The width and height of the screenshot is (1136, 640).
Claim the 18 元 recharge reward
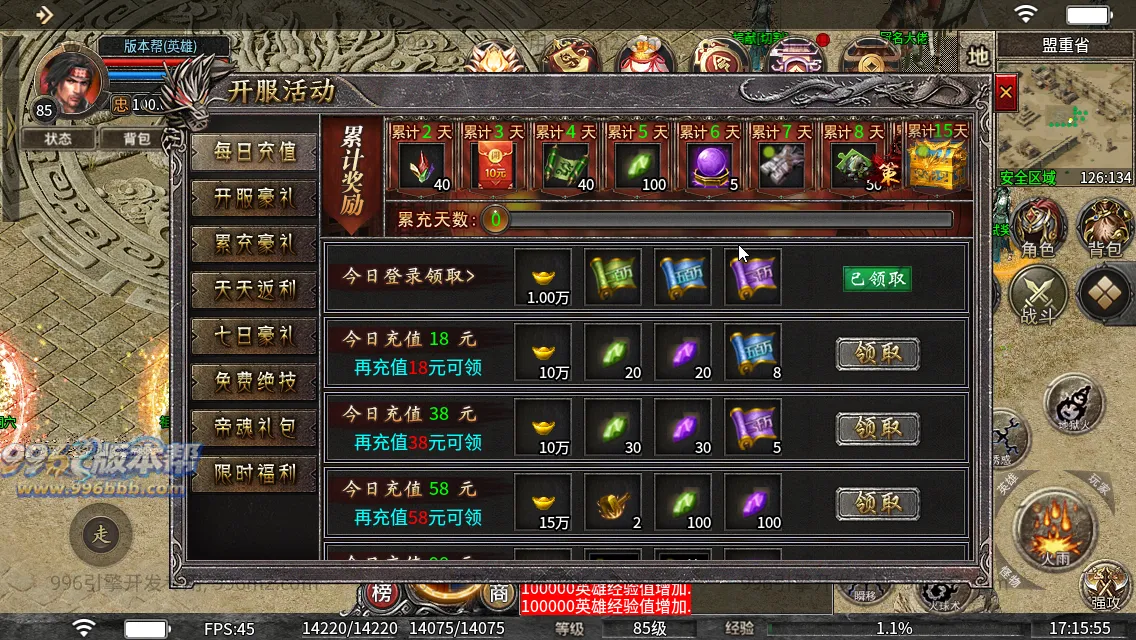pos(877,353)
